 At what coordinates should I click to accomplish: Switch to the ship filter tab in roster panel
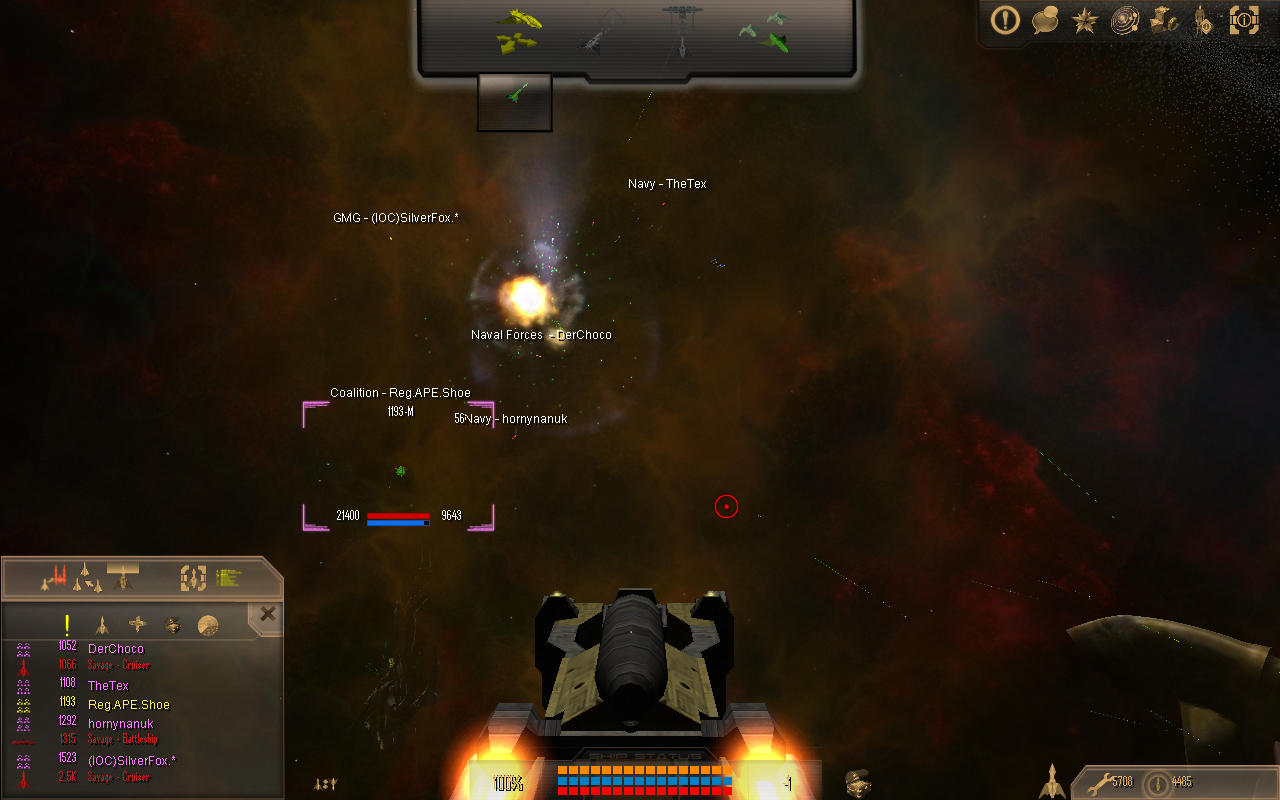102,624
